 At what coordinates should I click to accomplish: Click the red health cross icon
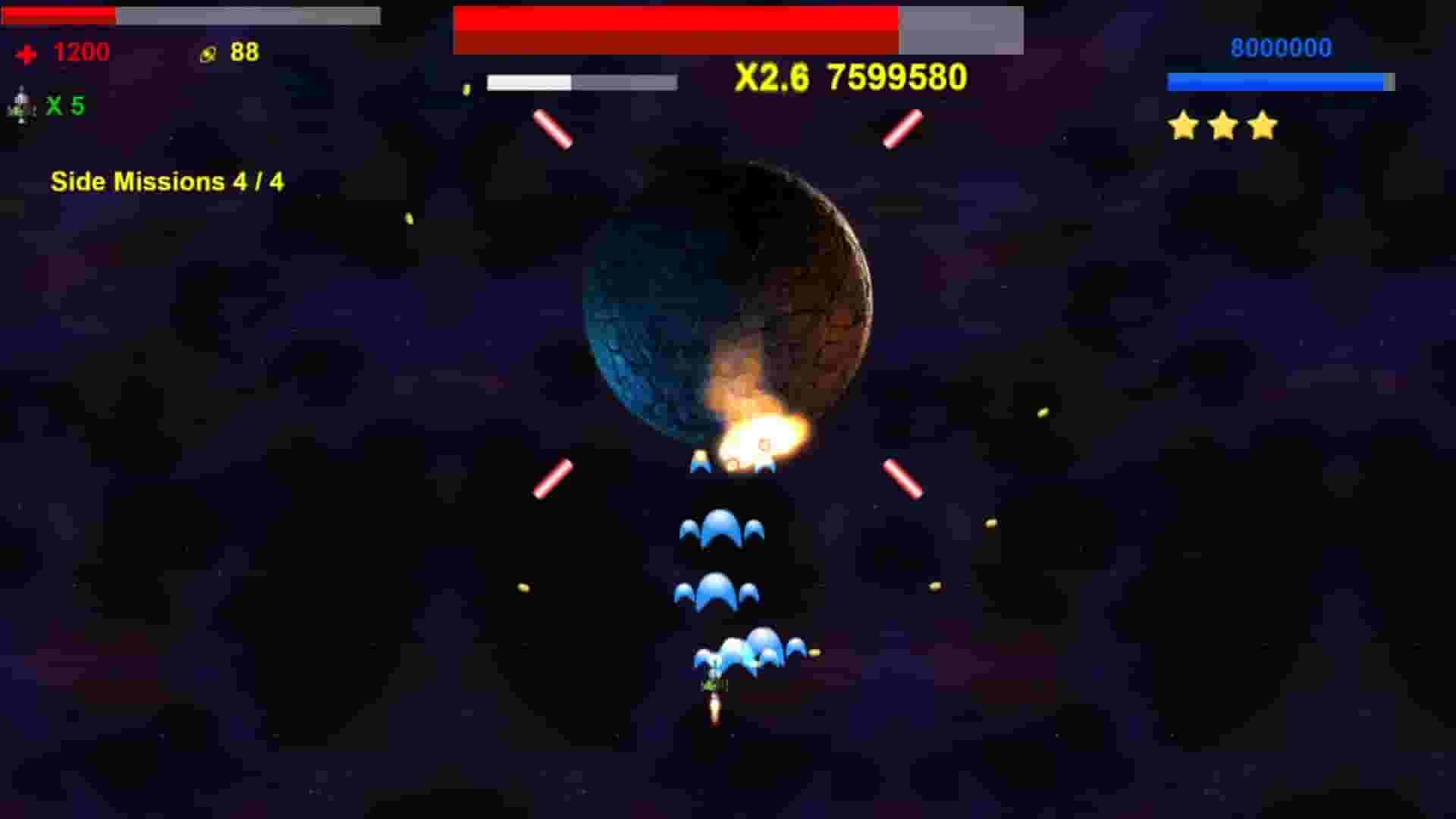(25, 53)
